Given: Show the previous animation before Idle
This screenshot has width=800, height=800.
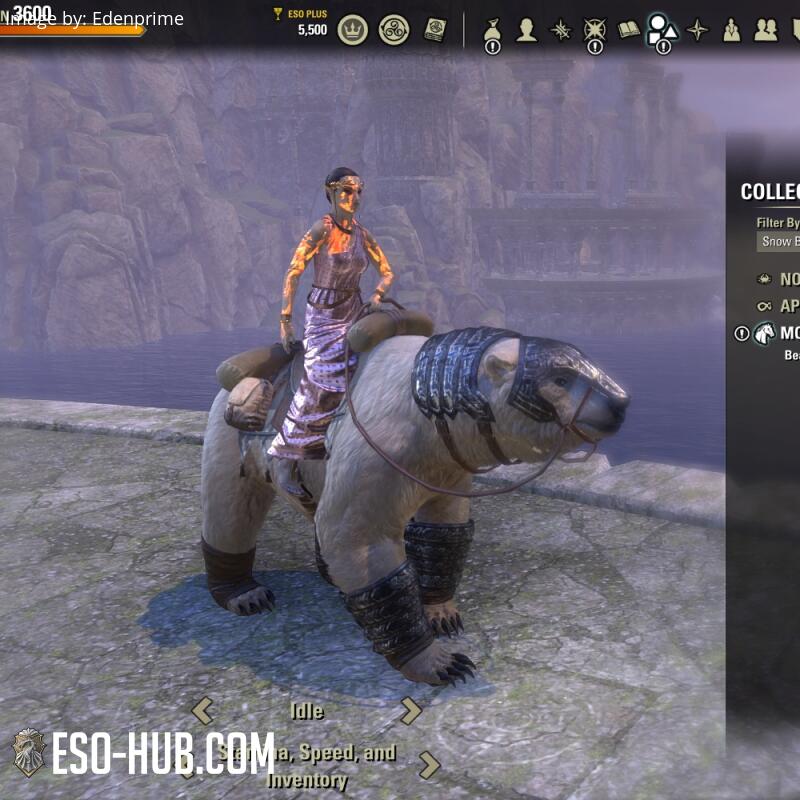Looking at the screenshot, I should click(x=203, y=711).
